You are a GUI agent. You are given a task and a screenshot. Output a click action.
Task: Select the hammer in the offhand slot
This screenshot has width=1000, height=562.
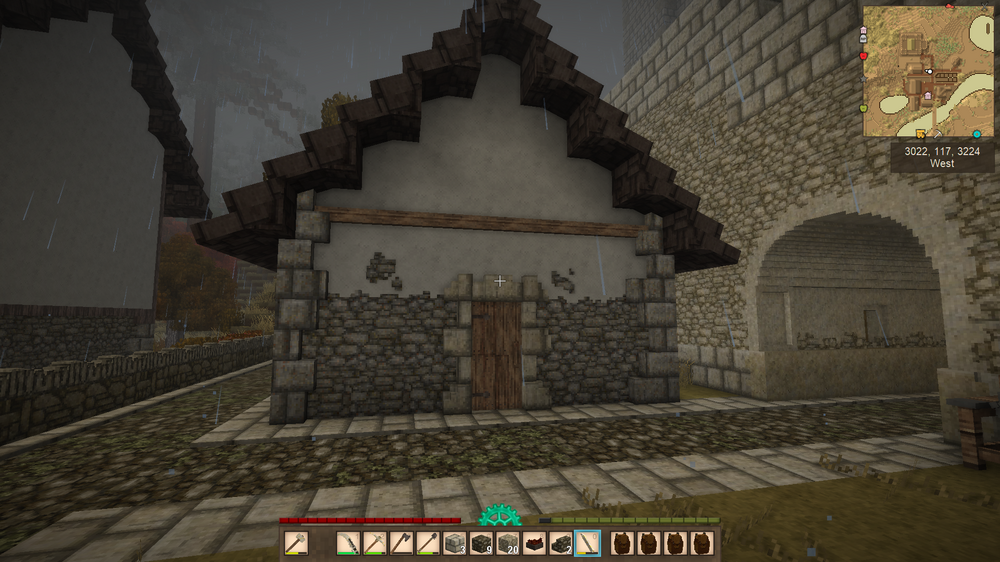[295, 543]
